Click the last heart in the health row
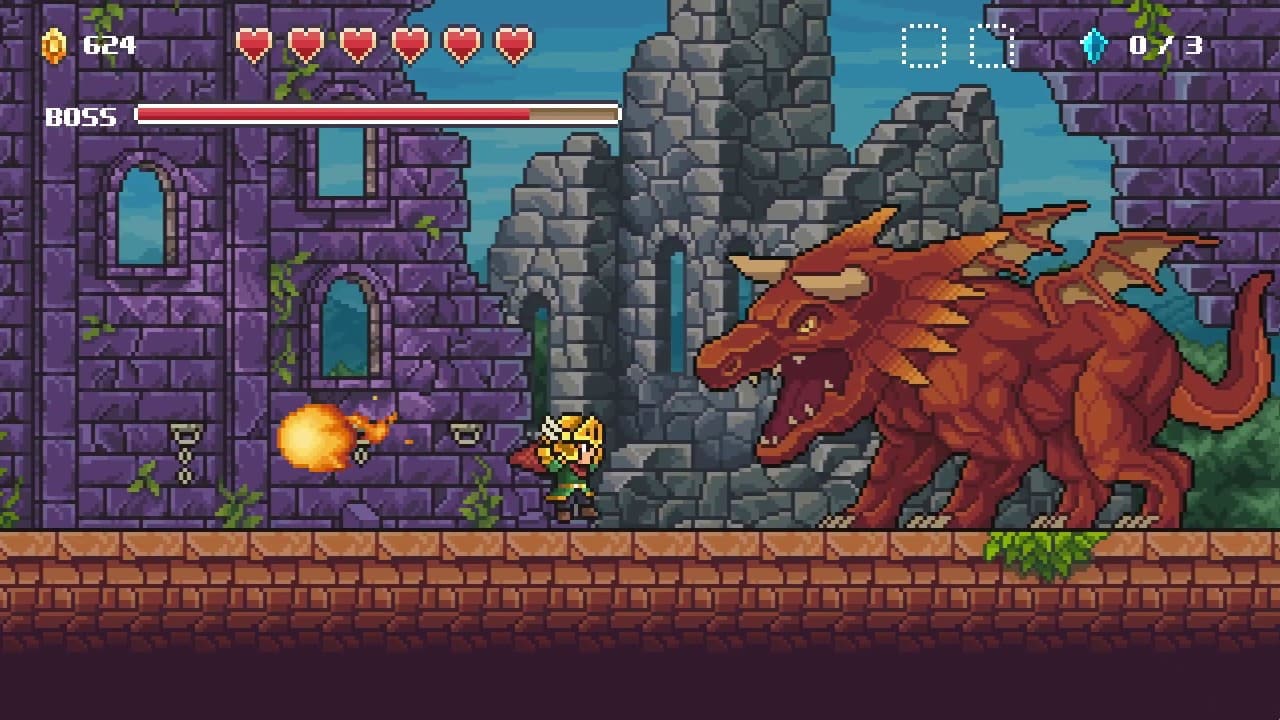Viewport: 1280px width, 720px height. point(512,44)
